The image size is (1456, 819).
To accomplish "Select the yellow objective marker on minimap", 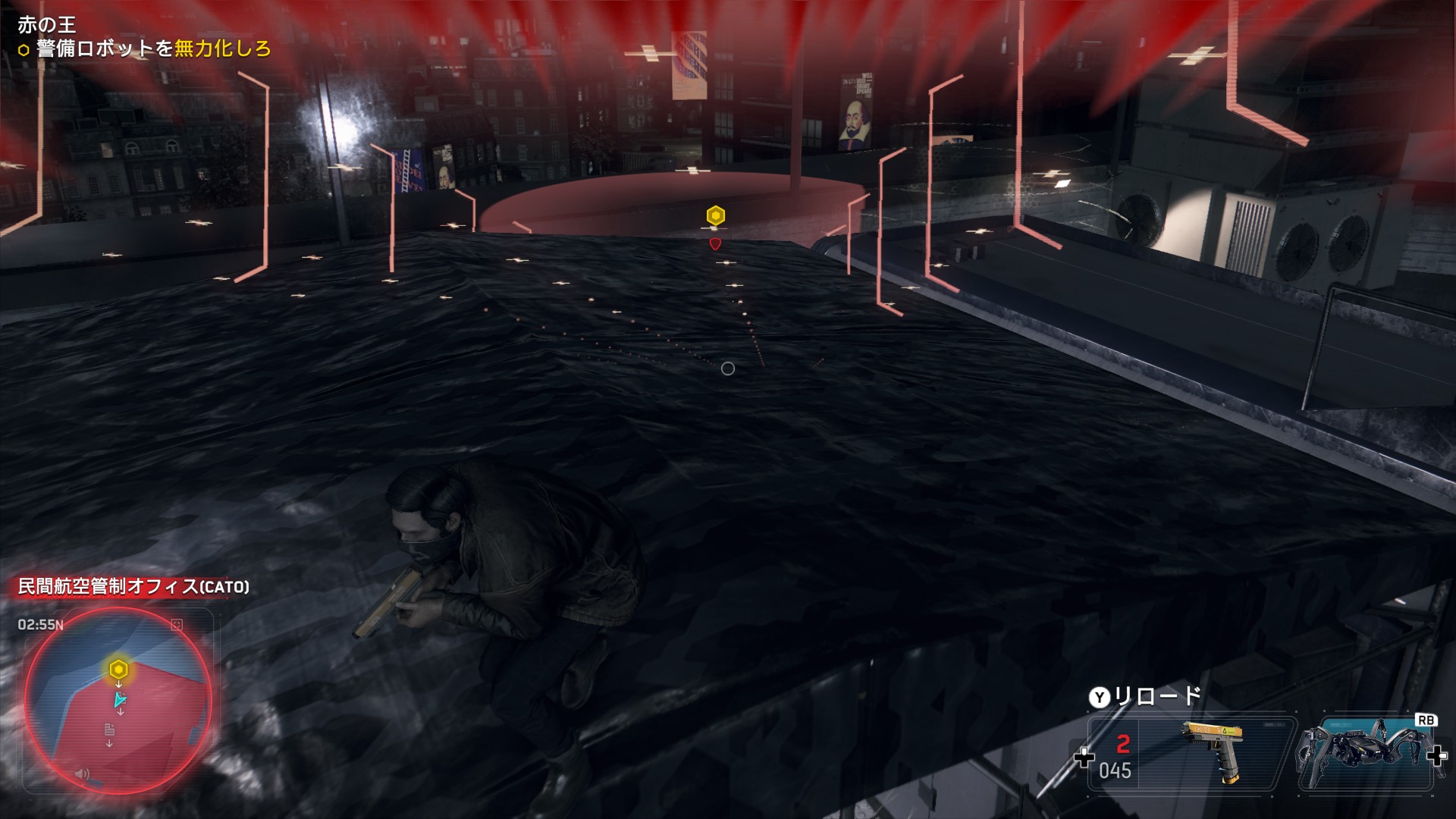I will coord(118,670).
